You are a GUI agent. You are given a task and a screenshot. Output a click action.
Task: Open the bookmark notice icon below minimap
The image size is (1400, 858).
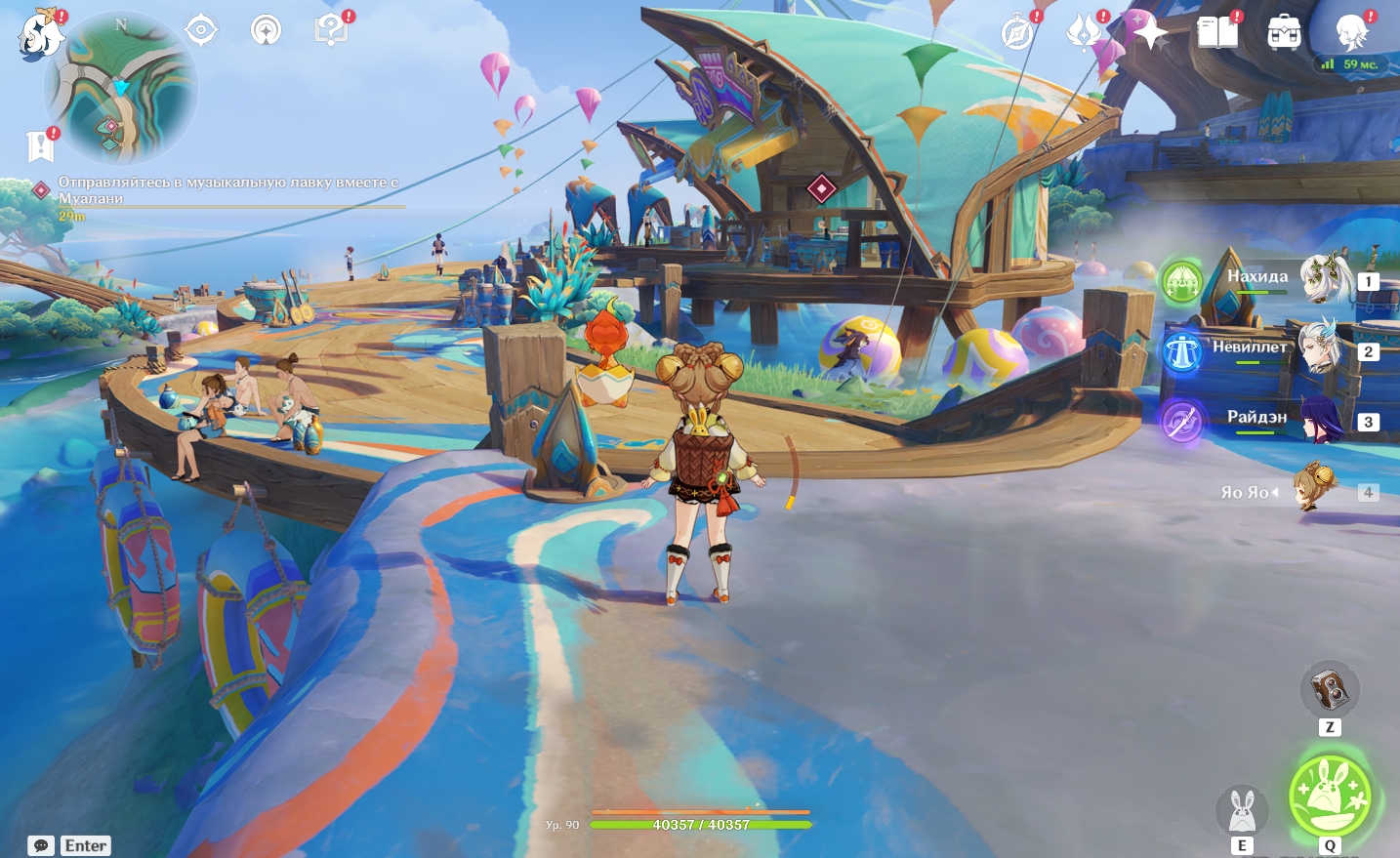[39, 146]
